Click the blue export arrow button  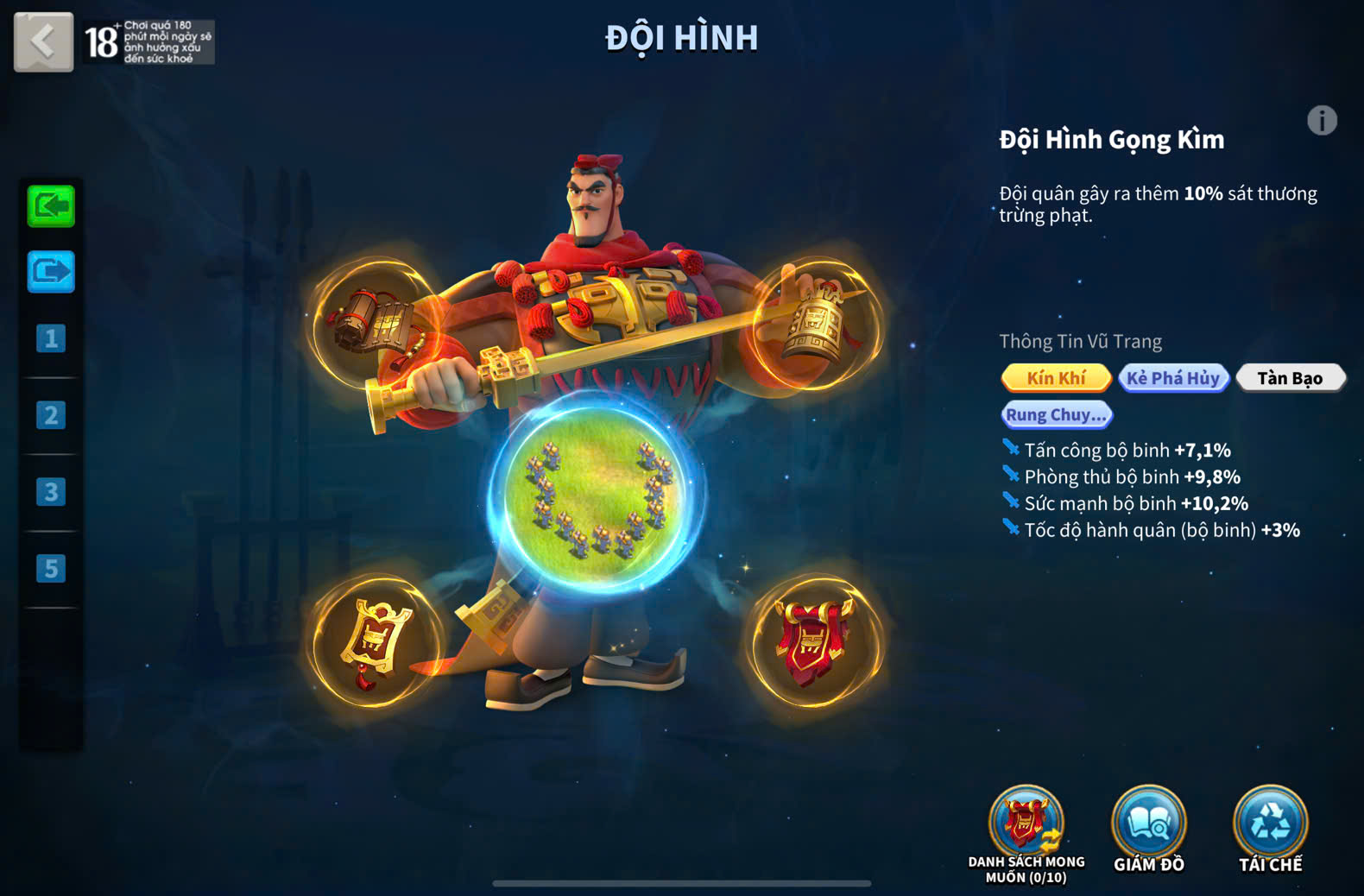[51, 272]
